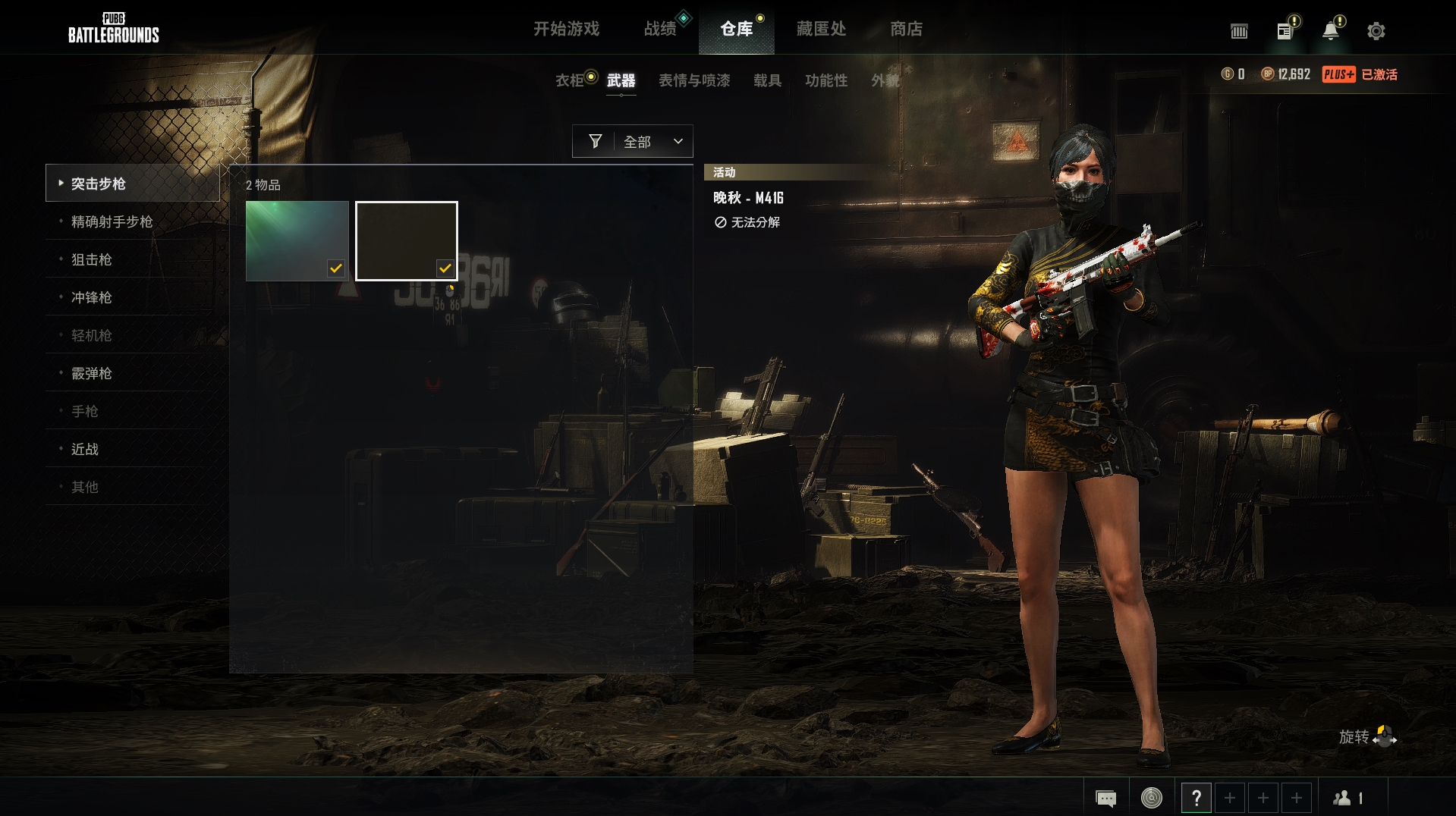
Task: Uncheck the selected 晚秋 M416 skin checkmark
Action: pos(445,267)
